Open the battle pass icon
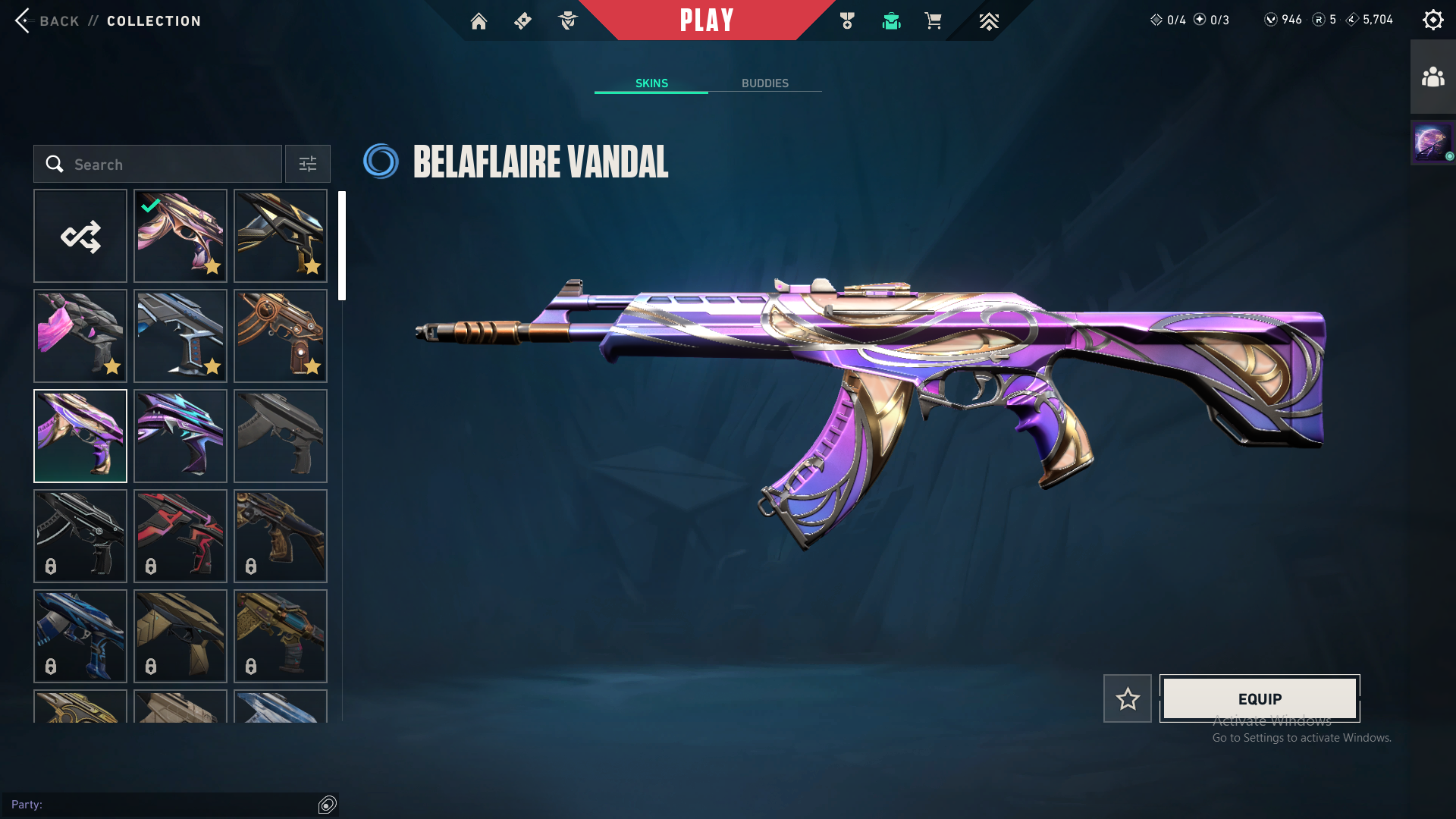Image resolution: width=1456 pixels, height=819 pixels. pos(523,21)
